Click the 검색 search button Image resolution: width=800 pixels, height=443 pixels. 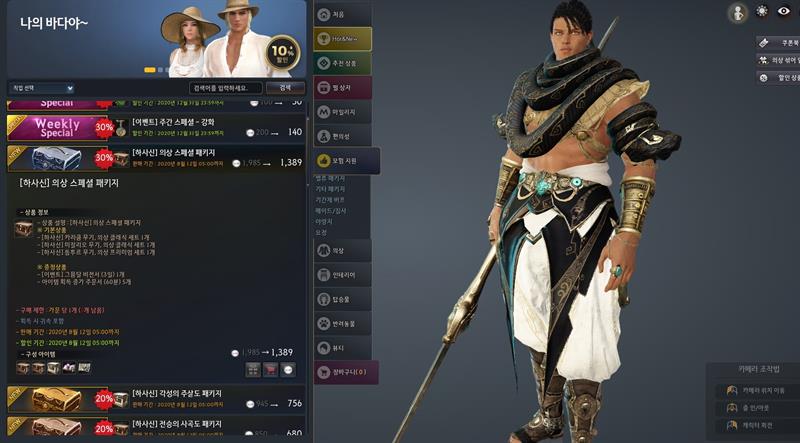pos(285,88)
